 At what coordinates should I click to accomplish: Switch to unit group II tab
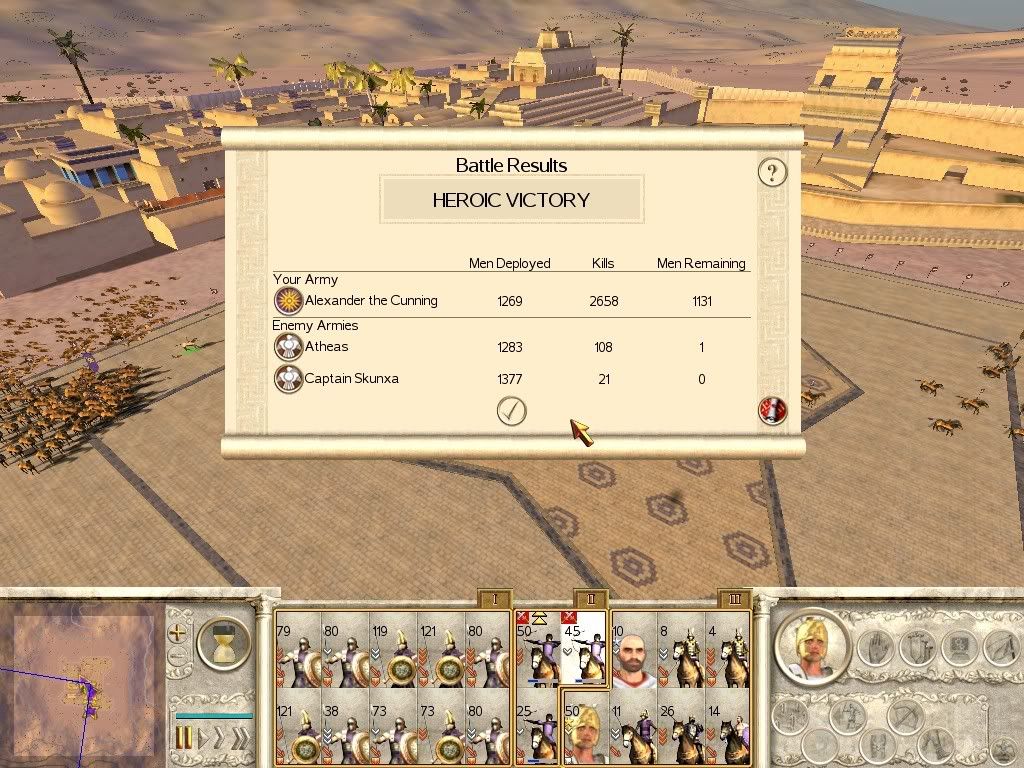[x=591, y=599]
